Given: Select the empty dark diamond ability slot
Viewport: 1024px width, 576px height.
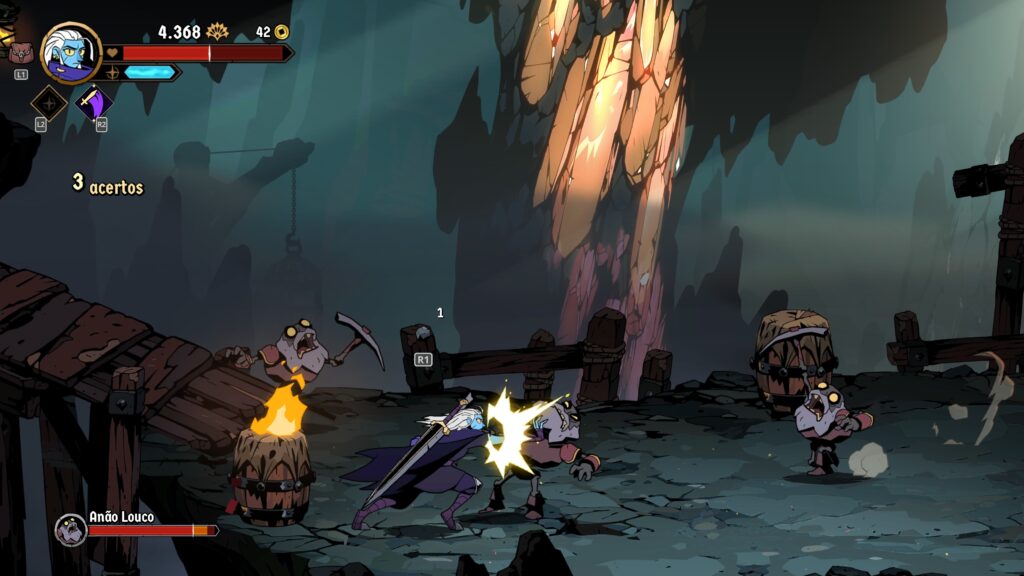Looking at the screenshot, I should [x=48, y=102].
